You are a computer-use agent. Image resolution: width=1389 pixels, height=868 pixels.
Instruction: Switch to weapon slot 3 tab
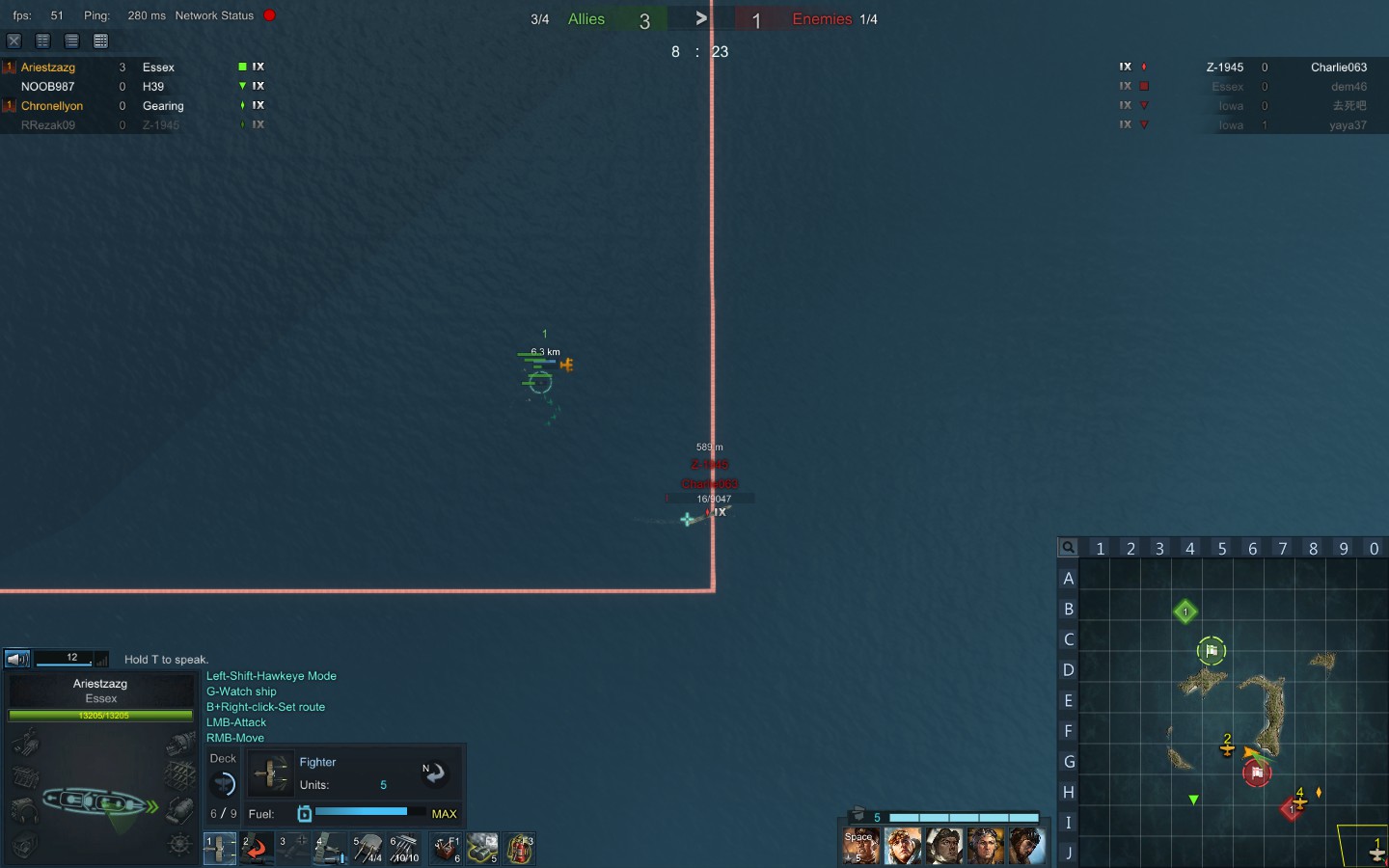(x=292, y=849)
